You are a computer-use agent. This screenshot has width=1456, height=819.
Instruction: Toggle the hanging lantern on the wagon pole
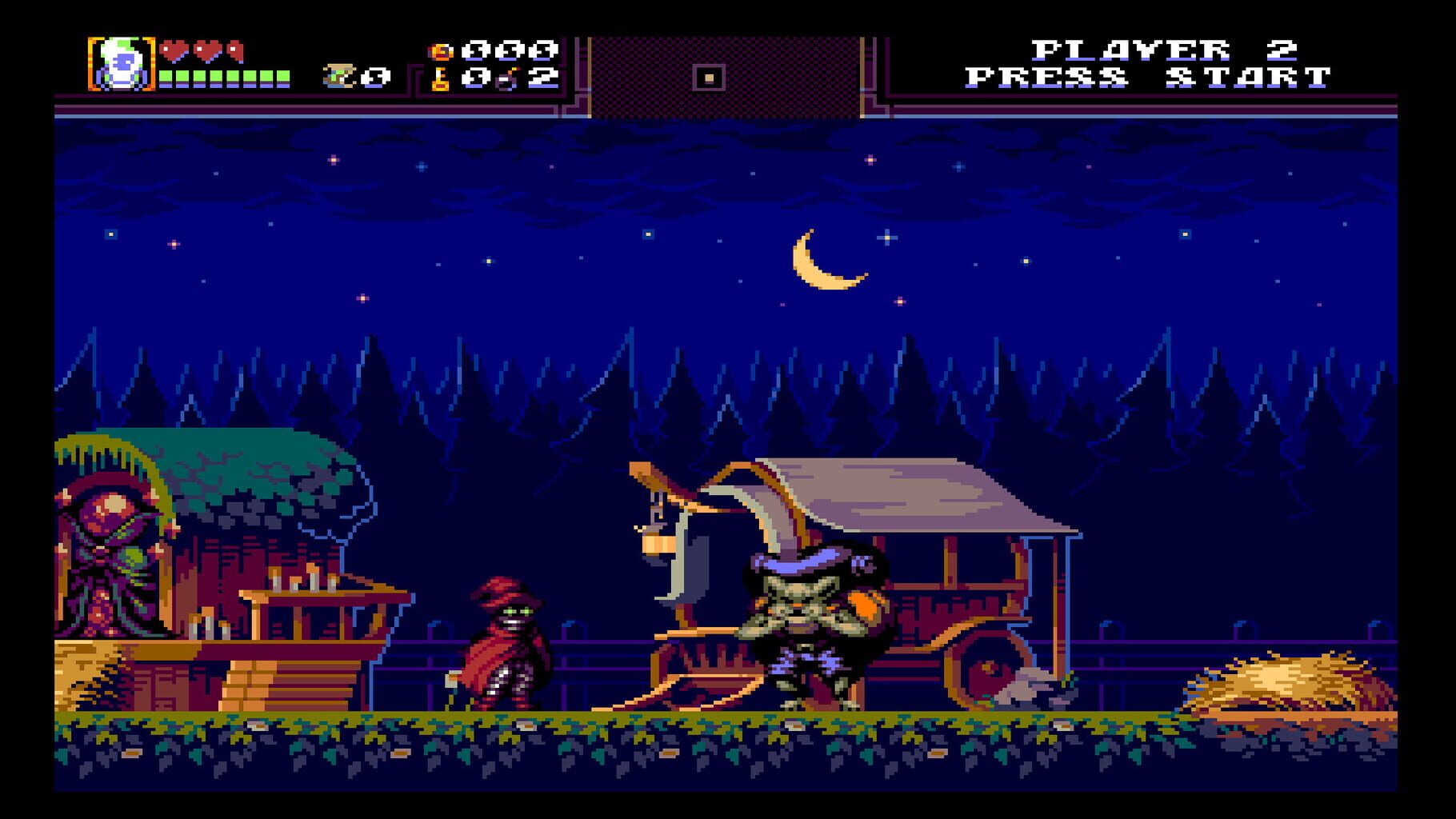[658, 544]
